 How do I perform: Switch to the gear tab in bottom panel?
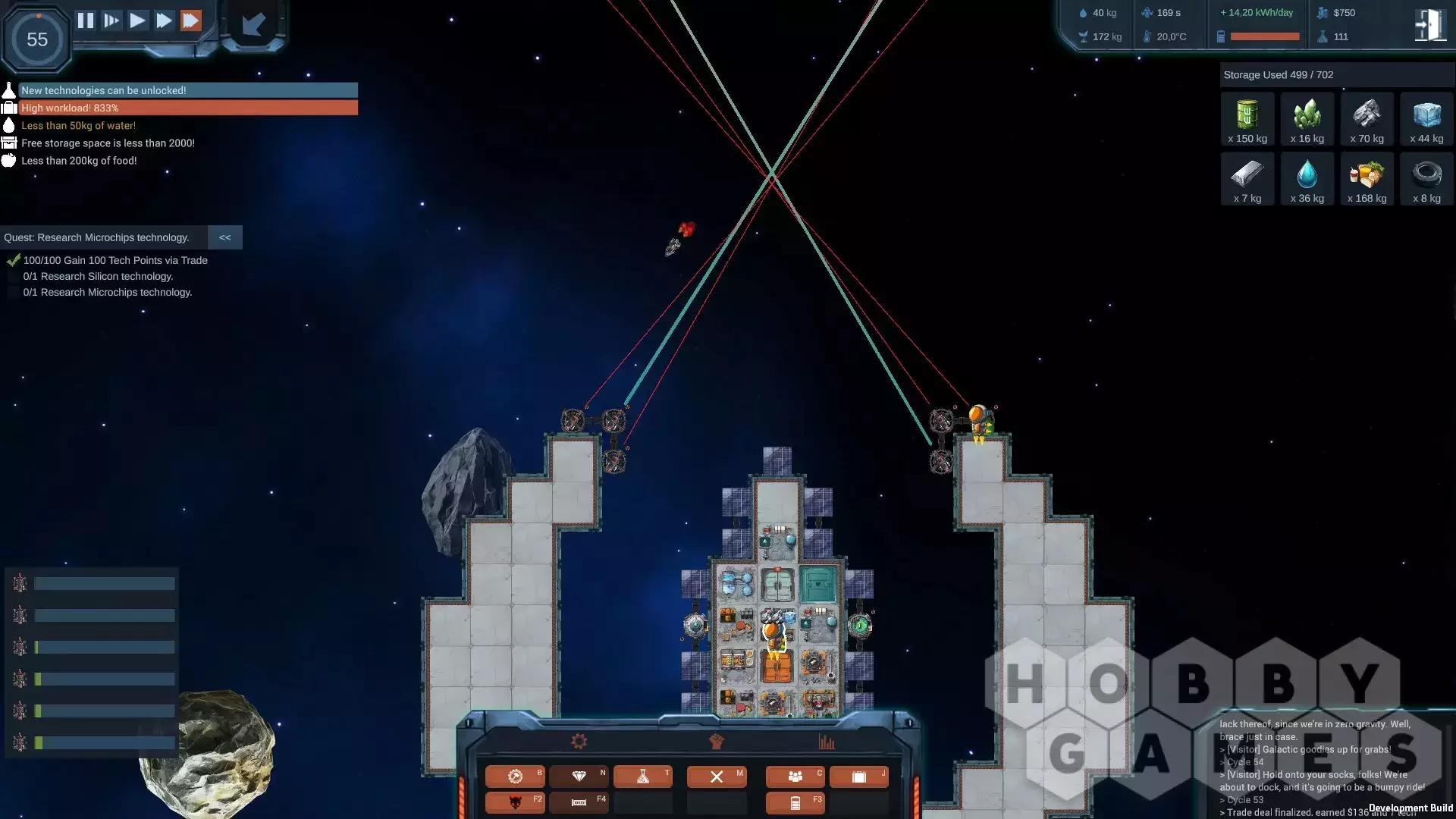[579, 742]
